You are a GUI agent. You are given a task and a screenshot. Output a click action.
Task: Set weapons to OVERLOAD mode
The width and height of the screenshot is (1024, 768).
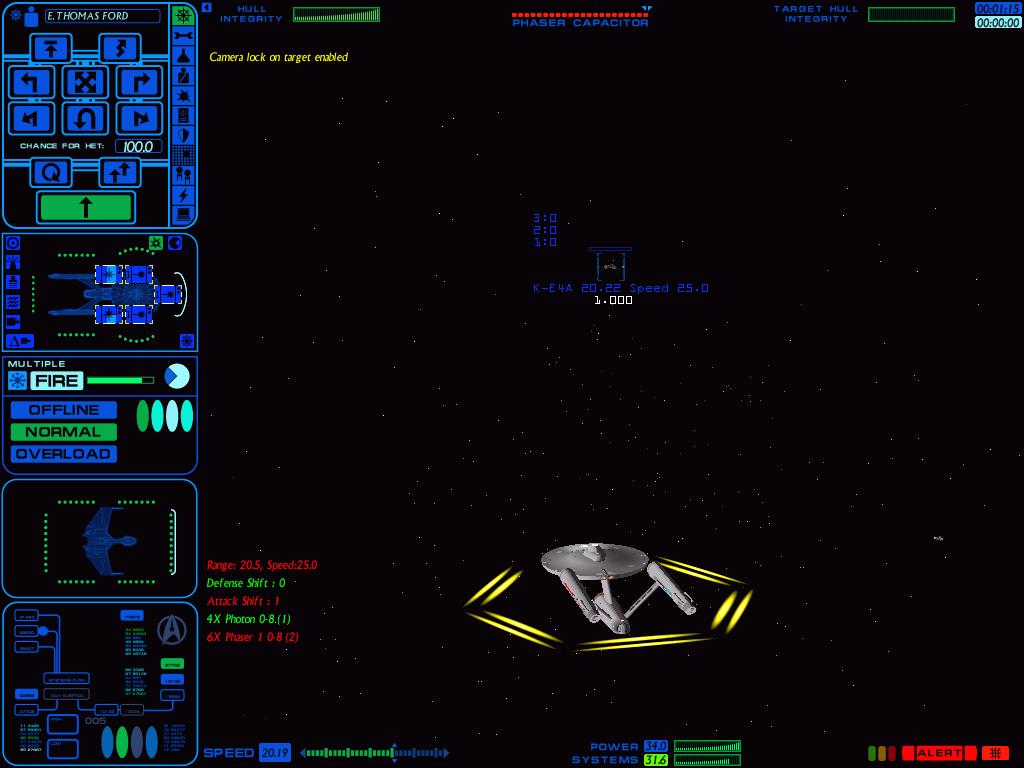click(64, 454)
